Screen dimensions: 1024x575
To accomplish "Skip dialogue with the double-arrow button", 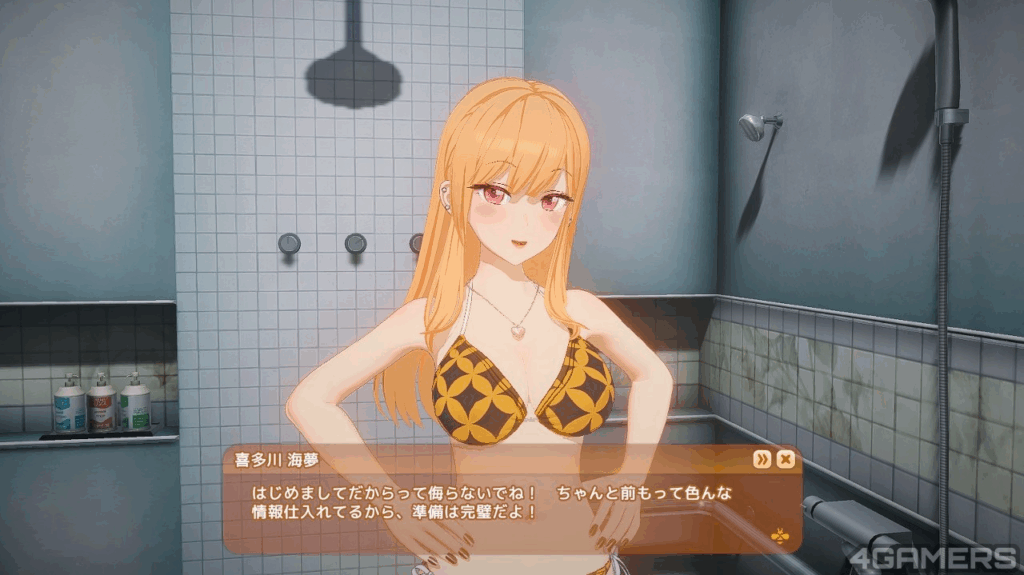I will coord(763,459).
